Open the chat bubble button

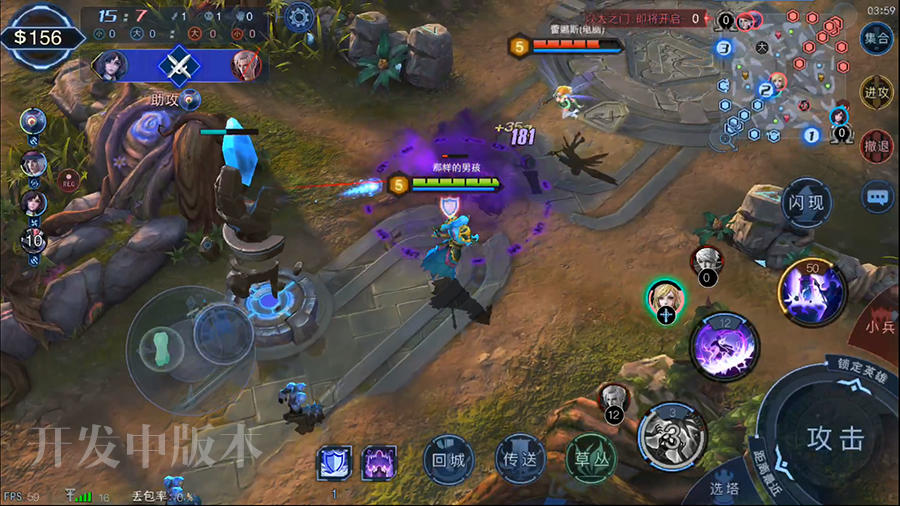coord(878,197)
